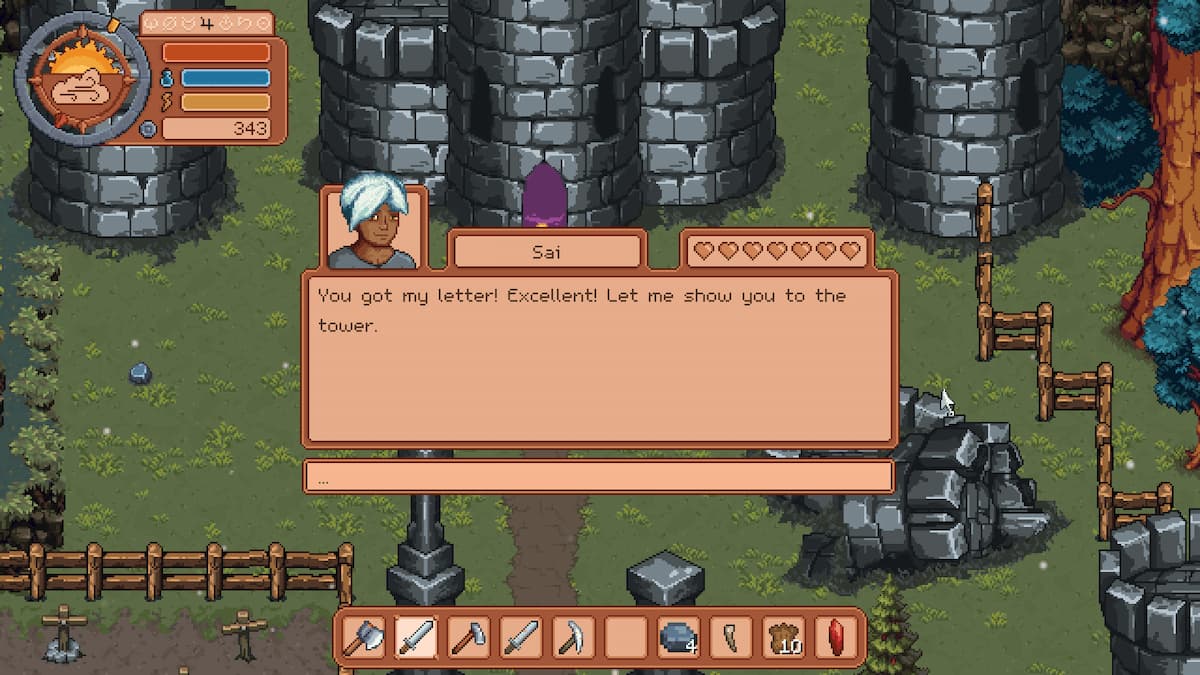Click the empty hotbar slot
Image resolution: width=1200 pixels, height=675 pixels.
[626, 637]
